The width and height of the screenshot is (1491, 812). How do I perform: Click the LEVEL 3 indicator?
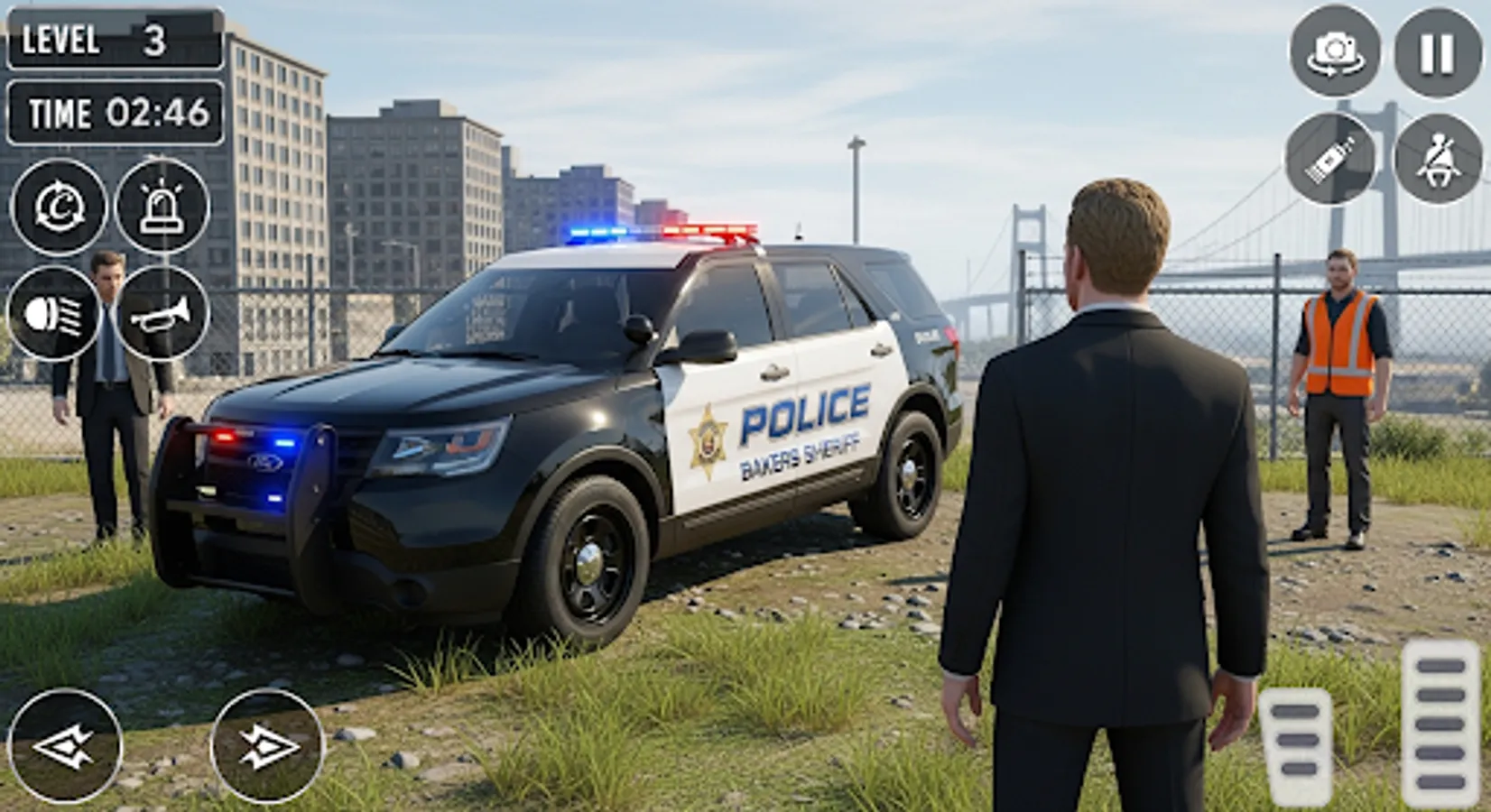click(x=115, y=40)
